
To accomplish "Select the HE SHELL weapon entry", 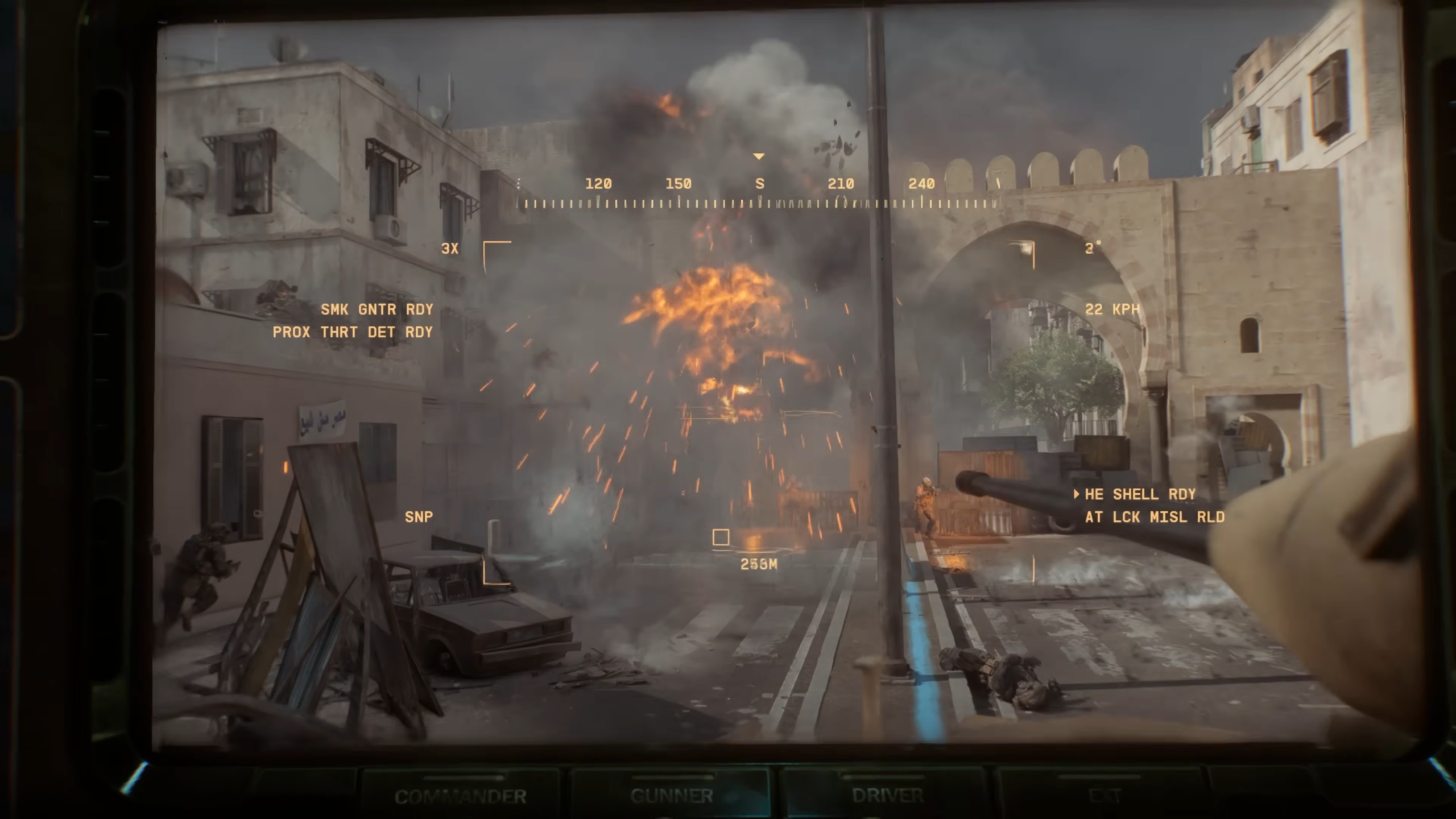I will [1140, 494].
